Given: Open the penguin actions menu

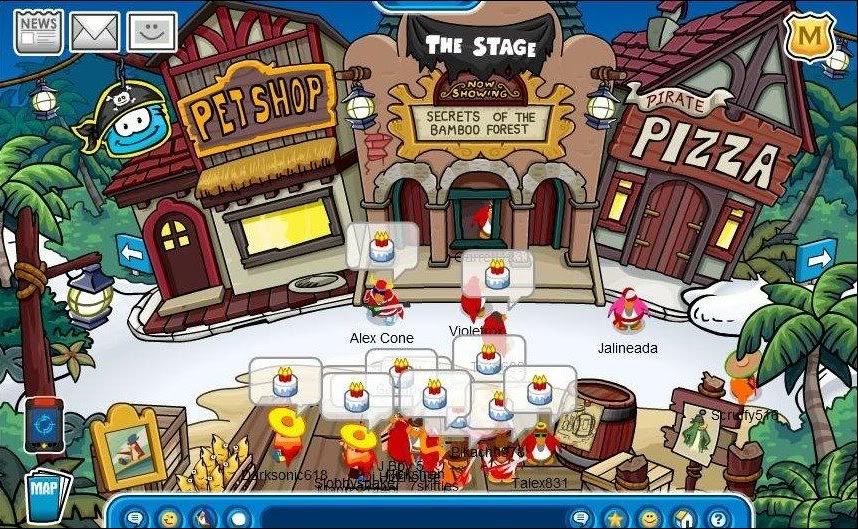Looking at the screenshot, I should (203, 518).
